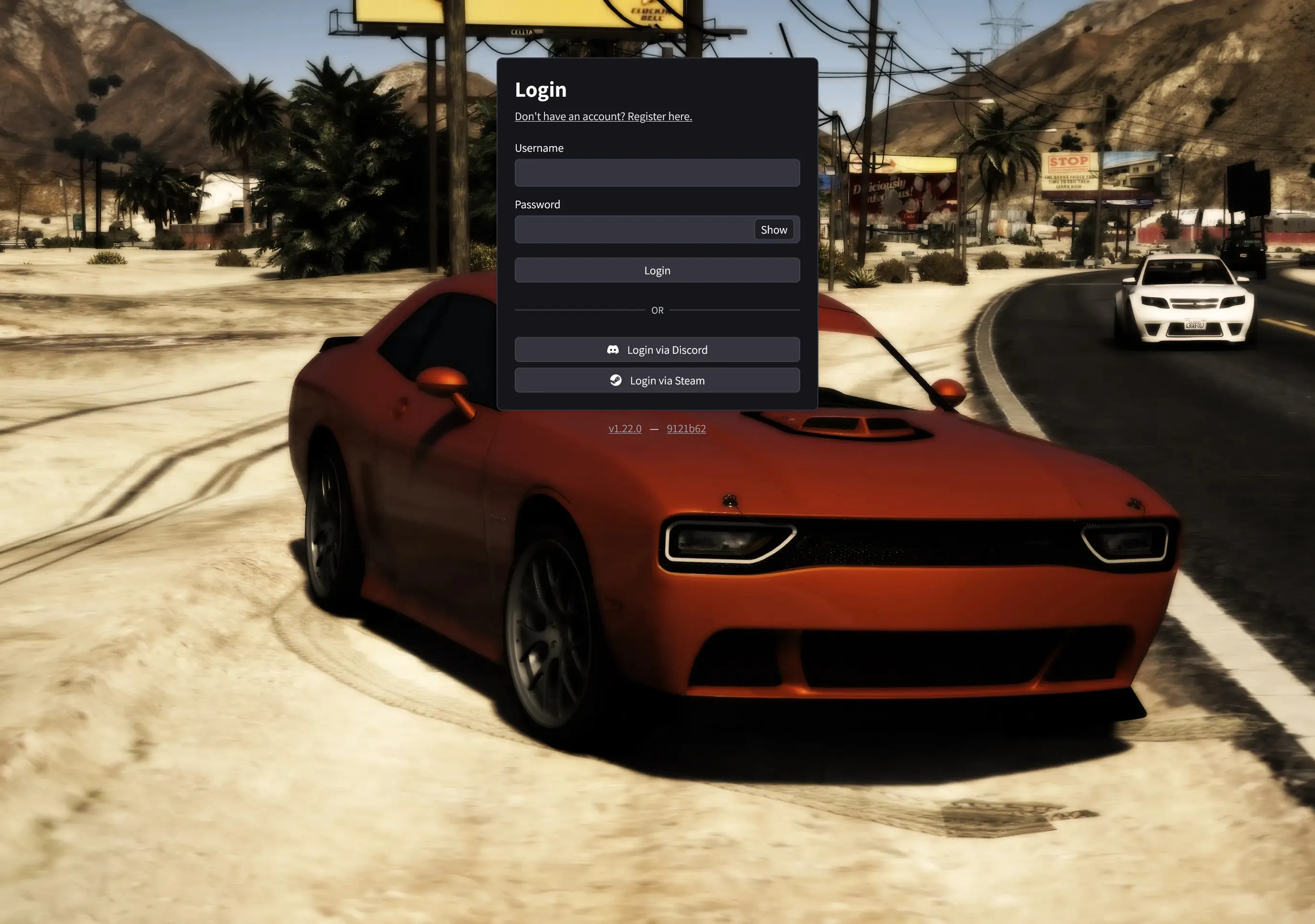Click the Discord symbol next to 'Login via Discord'

[615, 349]
